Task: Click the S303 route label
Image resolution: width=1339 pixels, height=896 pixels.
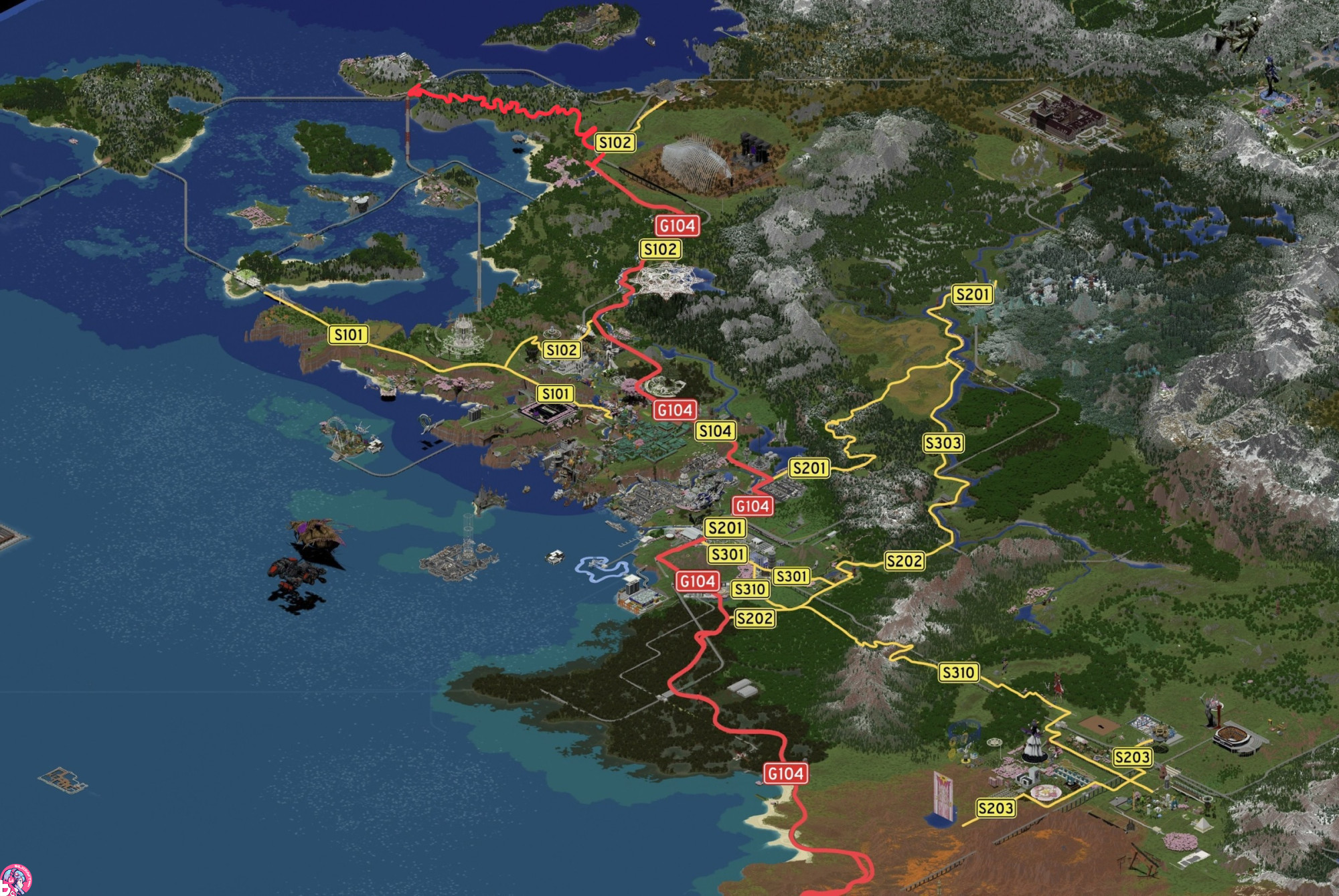Action: 943,443
